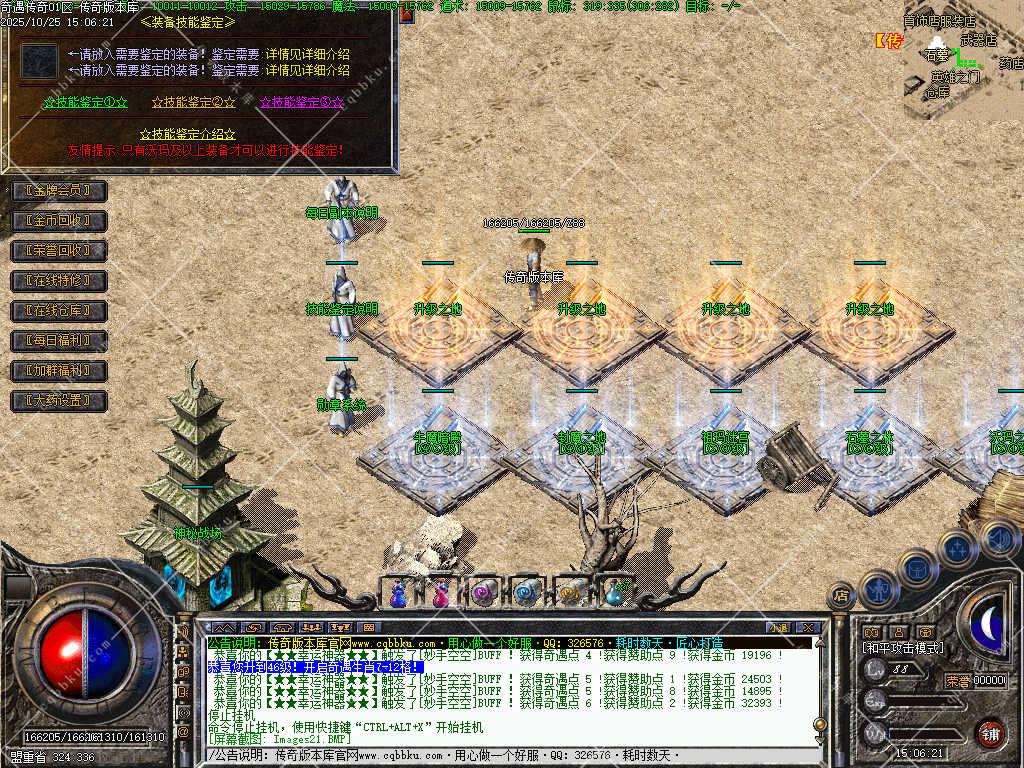The image size is (1024, 768).
Task: Open the 金币回收 side menu
Action: coord(59,220)
